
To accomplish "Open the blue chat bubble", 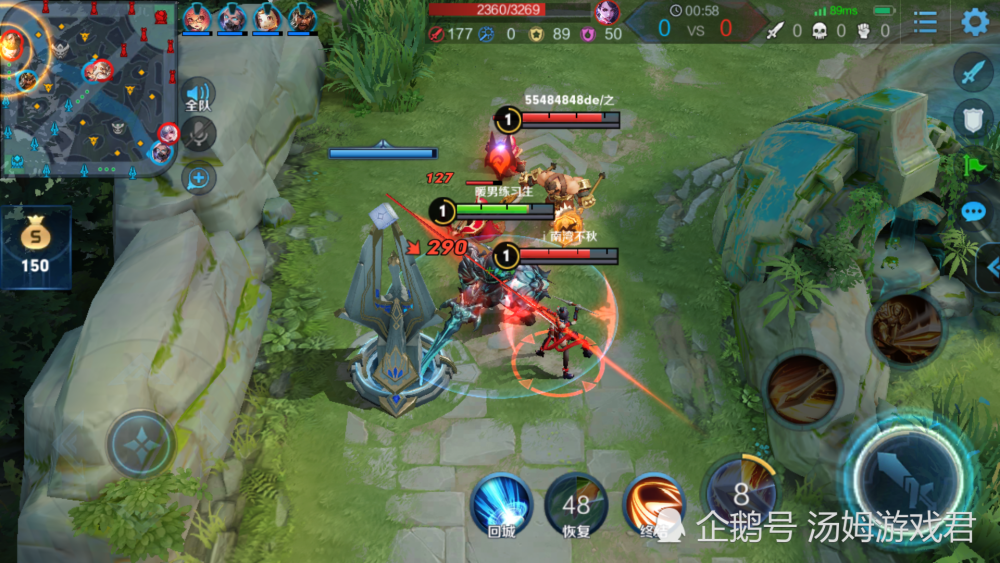I will (x=974, y=212).
